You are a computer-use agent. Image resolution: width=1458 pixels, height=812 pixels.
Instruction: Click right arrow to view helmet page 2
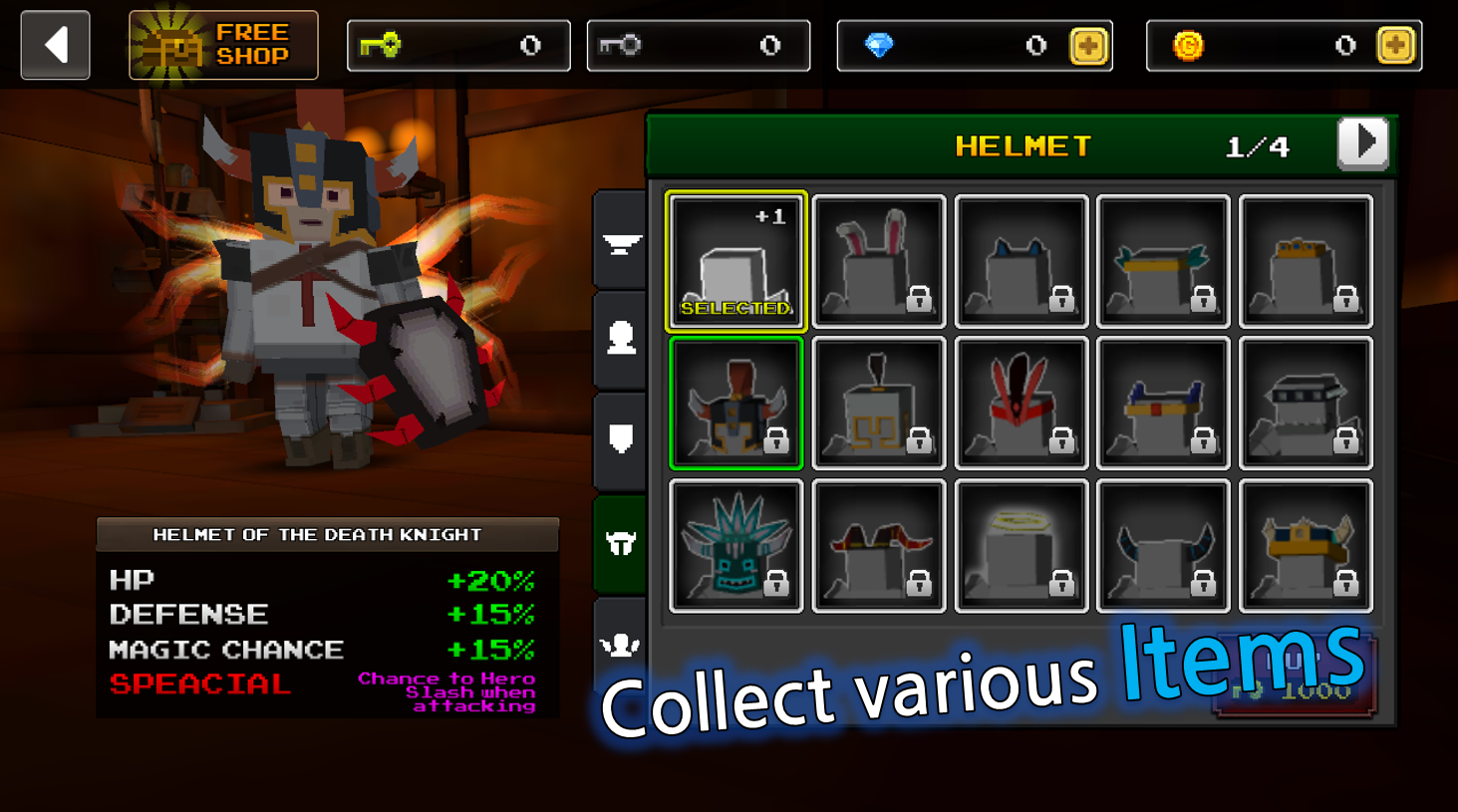tap(1363, 142)
